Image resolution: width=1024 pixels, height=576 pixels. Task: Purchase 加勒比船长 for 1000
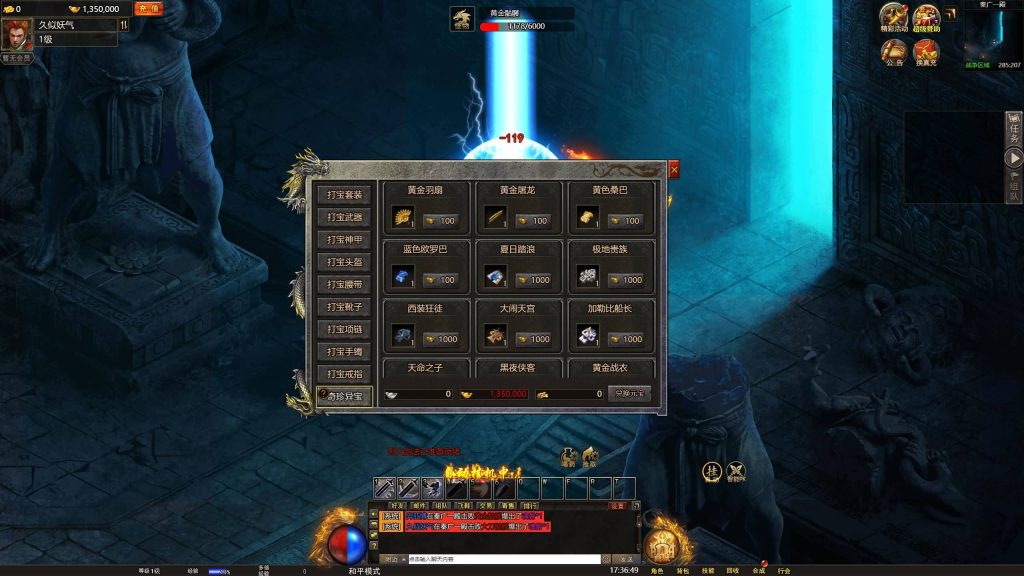(625, 339)
